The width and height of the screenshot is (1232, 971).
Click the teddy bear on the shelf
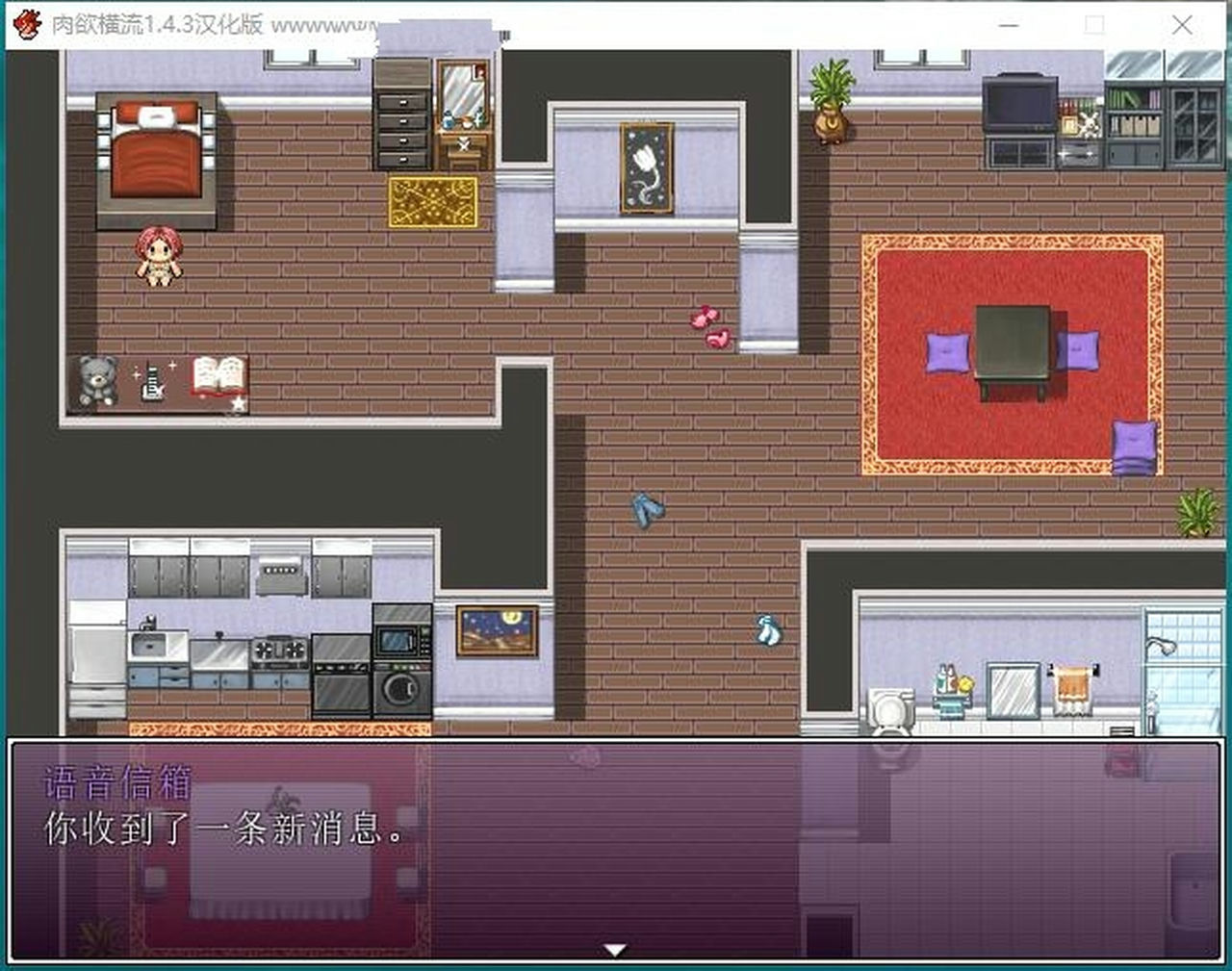click(94, 380)
